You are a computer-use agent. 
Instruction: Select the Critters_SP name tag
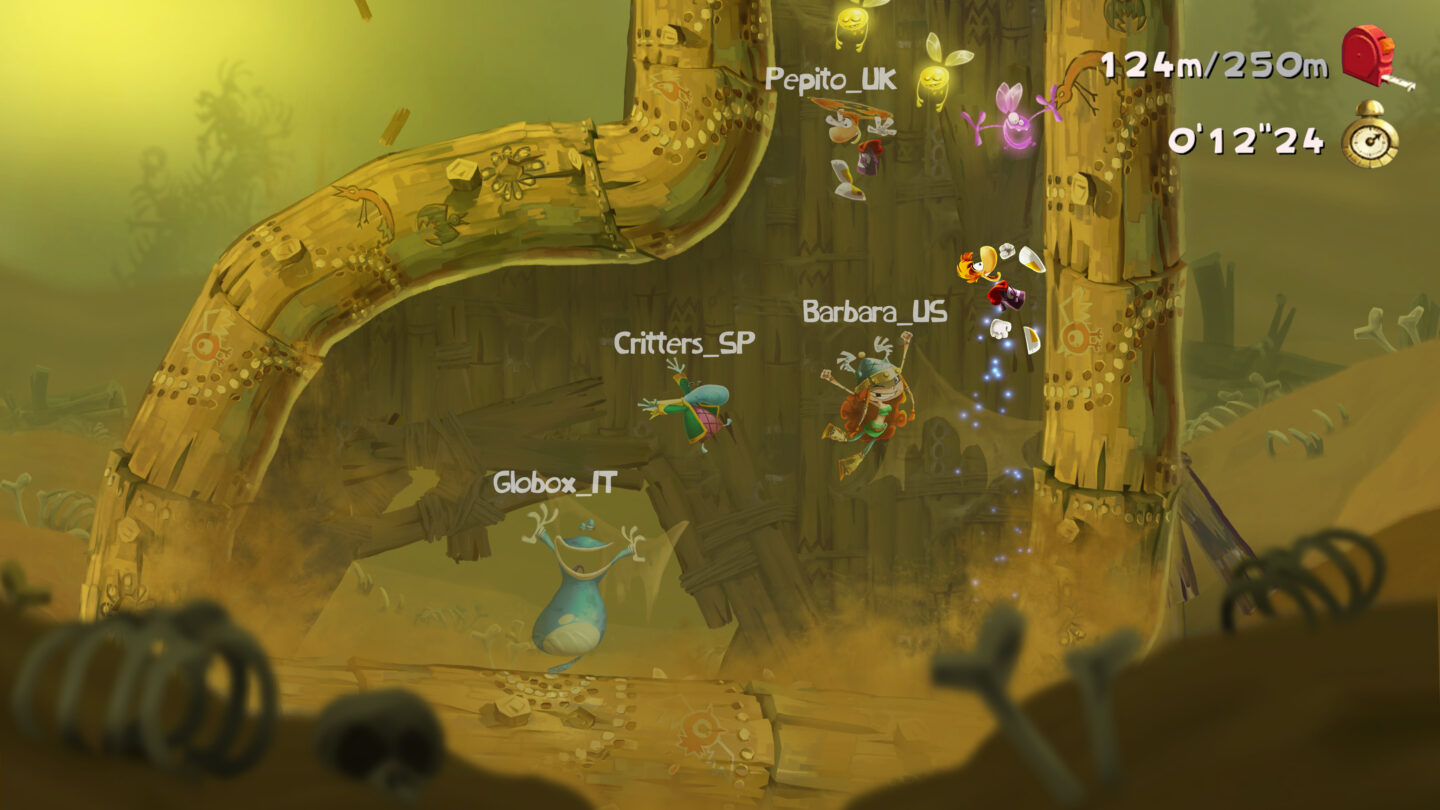(686, 344)
